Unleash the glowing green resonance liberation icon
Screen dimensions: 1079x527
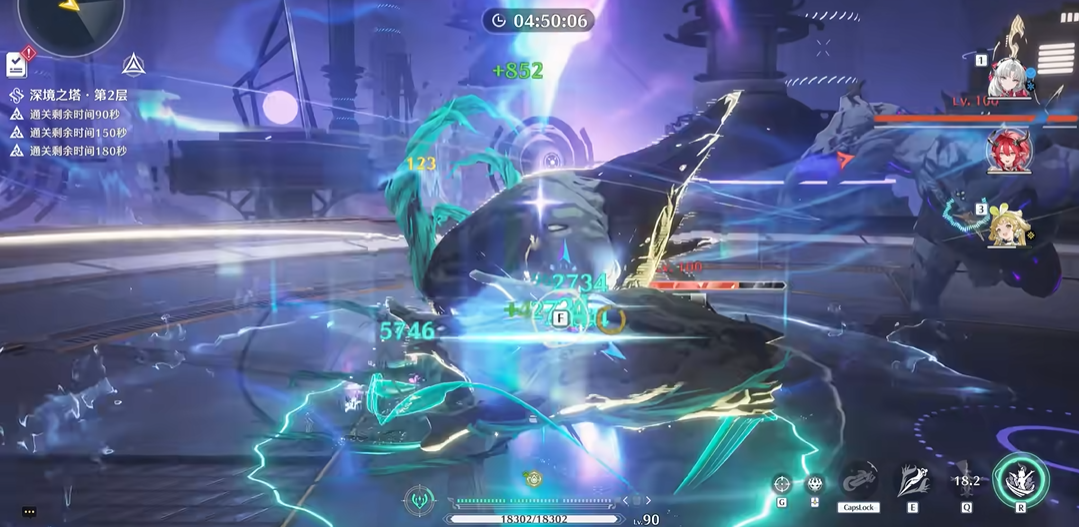(1020, 480)
